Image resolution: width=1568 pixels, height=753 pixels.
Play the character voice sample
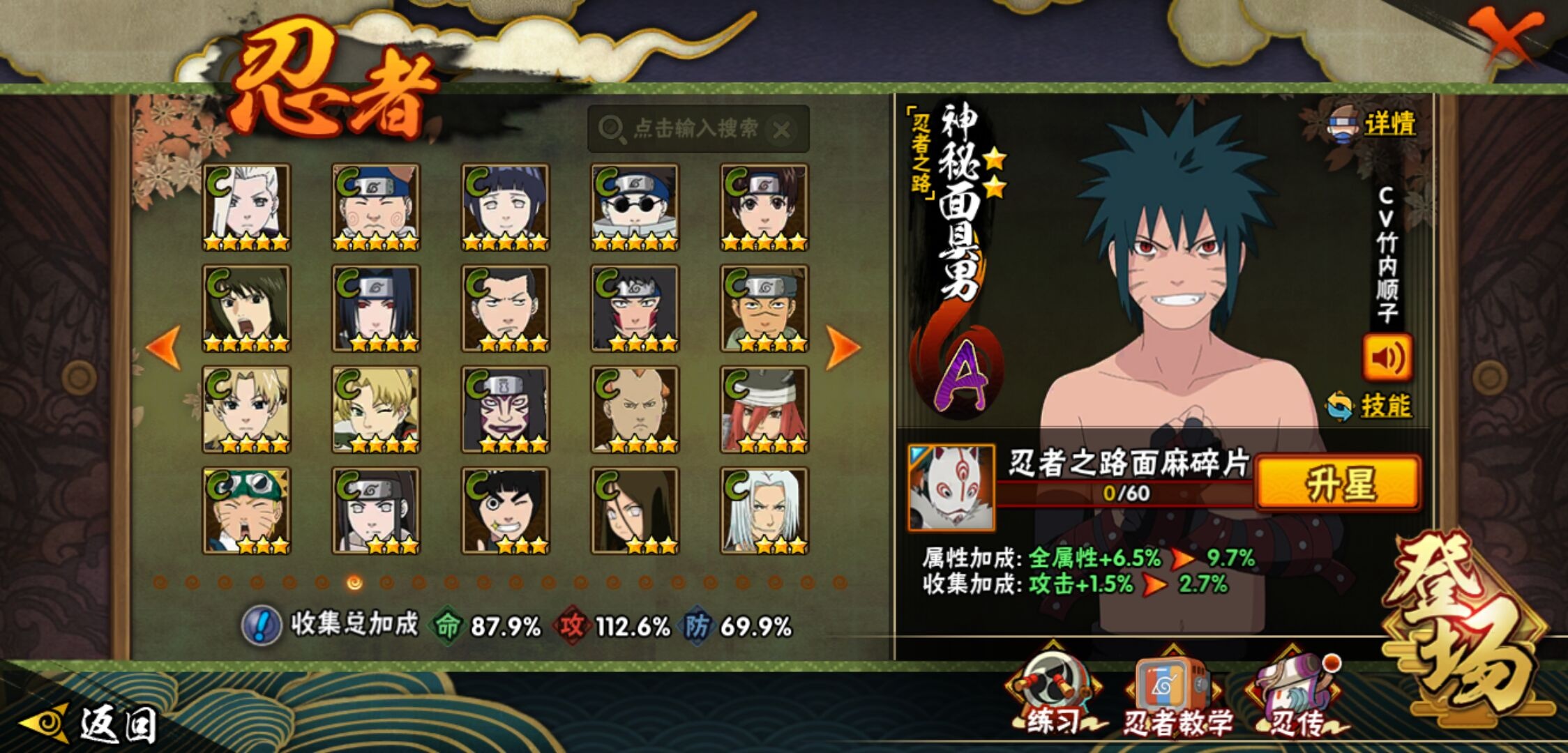[x=1387, y=358]
